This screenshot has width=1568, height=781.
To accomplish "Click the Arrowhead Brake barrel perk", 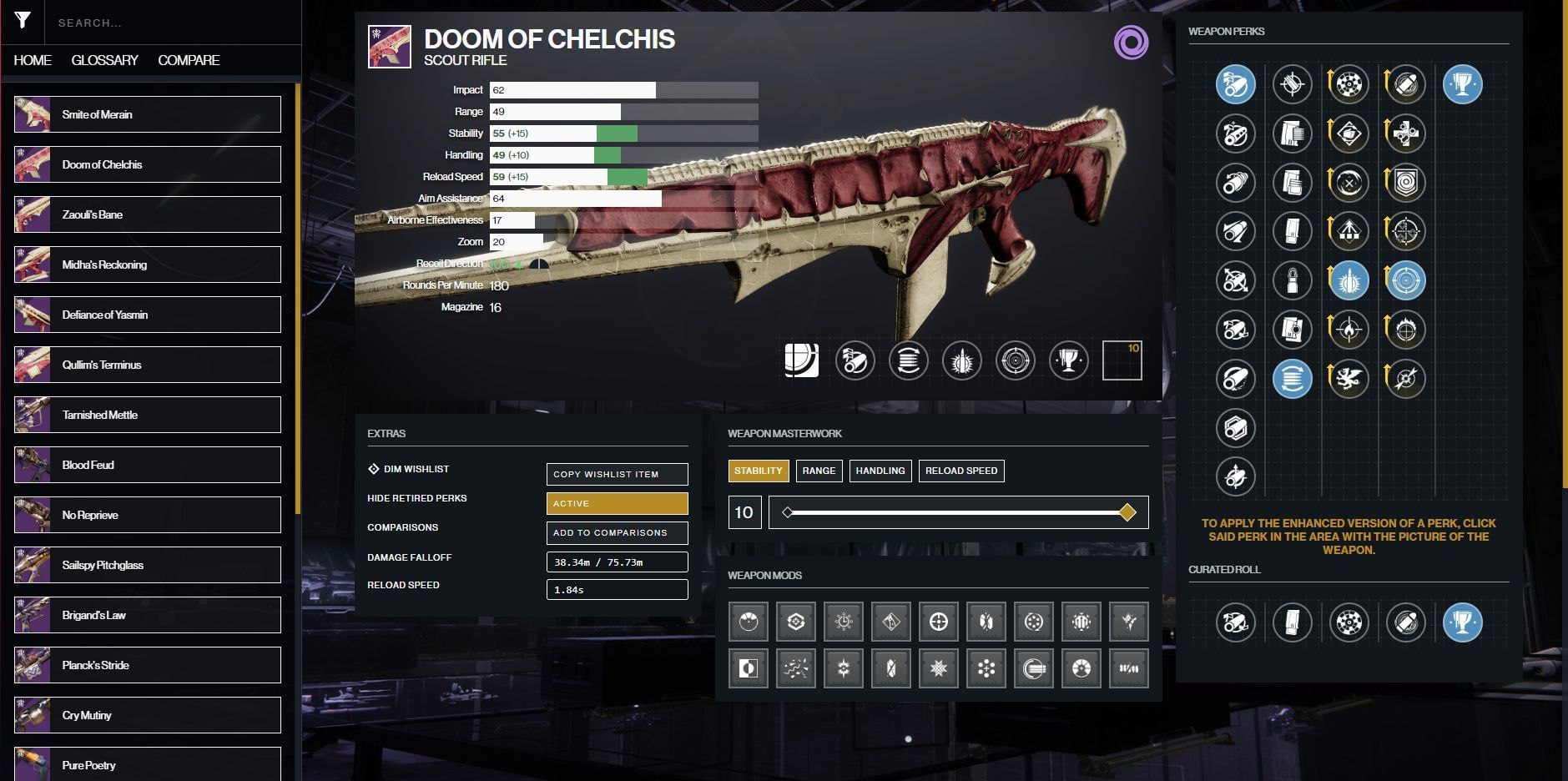I will pos(1237,83).
